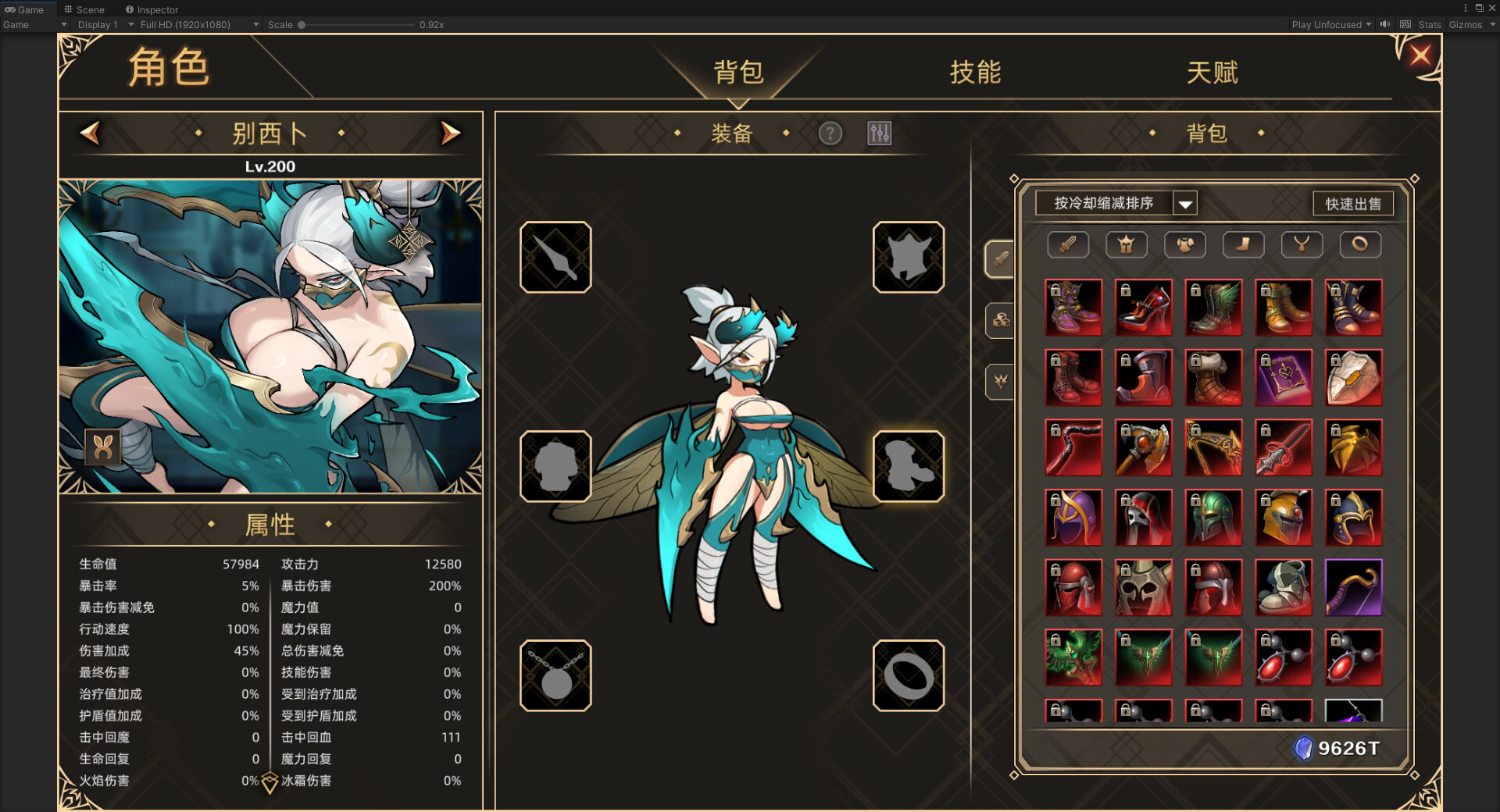The height and width of the screenshot is (812, 1500).
Task: Toggle the Stats overlay
Action: pyautogui.click(x=1430, y=24)
